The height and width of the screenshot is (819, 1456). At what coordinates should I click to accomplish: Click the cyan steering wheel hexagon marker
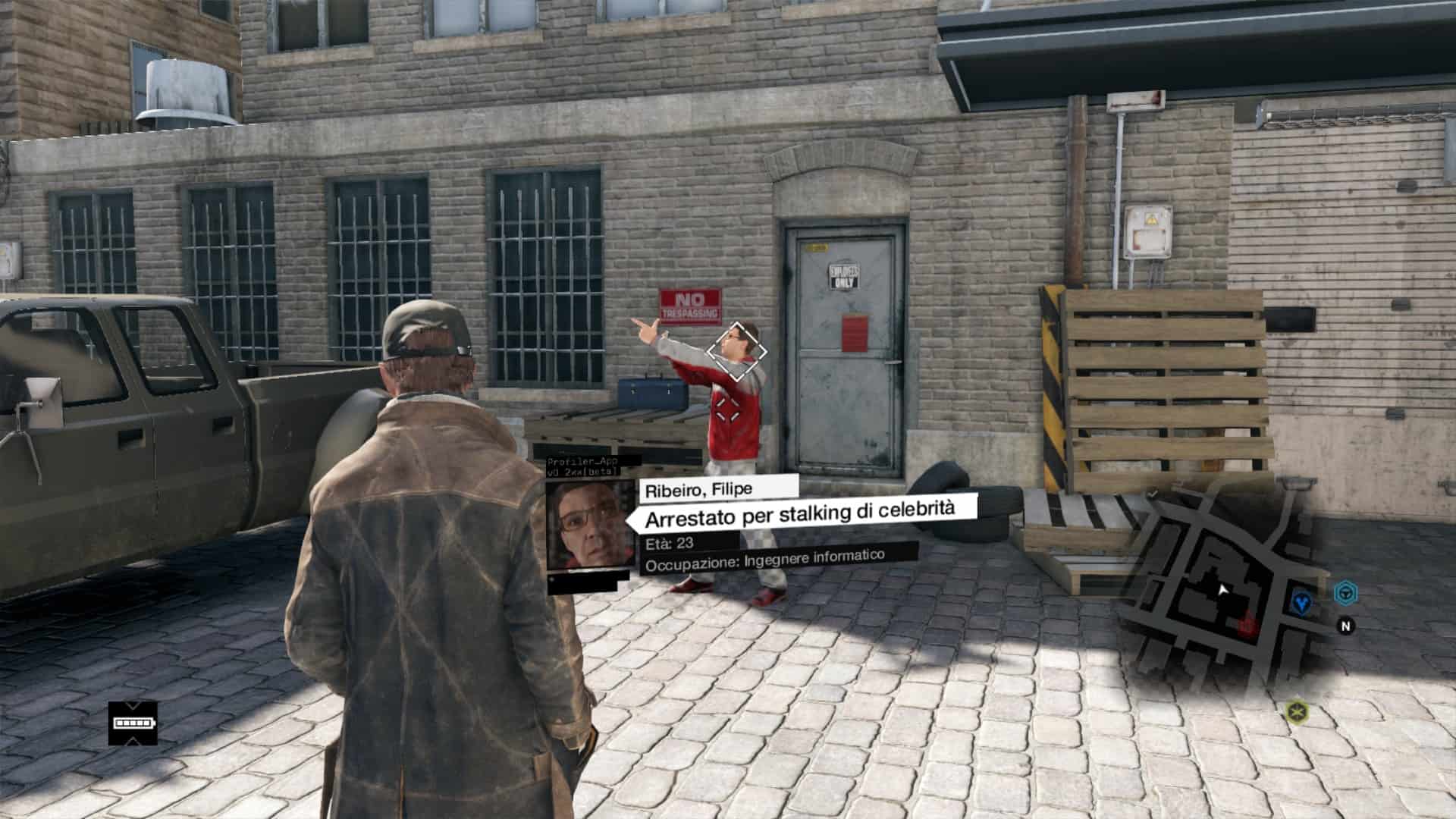coord(1345,592)
